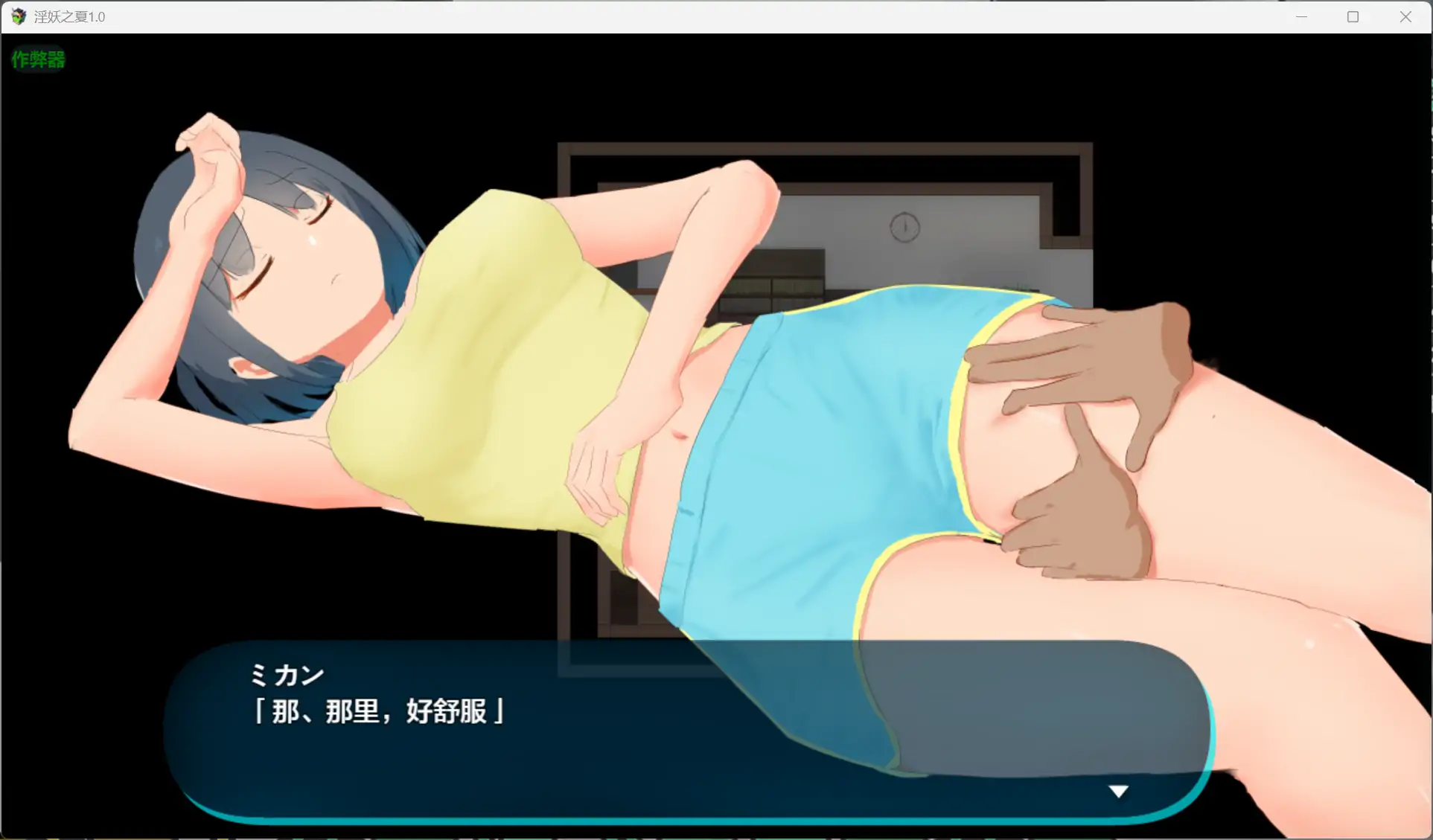This screenshot has height=840, width=1433.
Task: Click the title bar of the game window
Action: pos(670,16)
